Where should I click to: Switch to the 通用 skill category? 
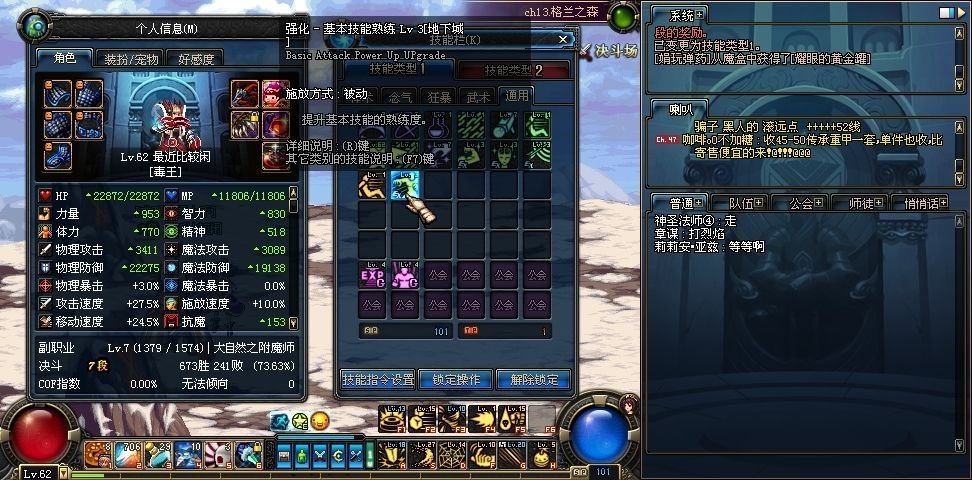516,96
